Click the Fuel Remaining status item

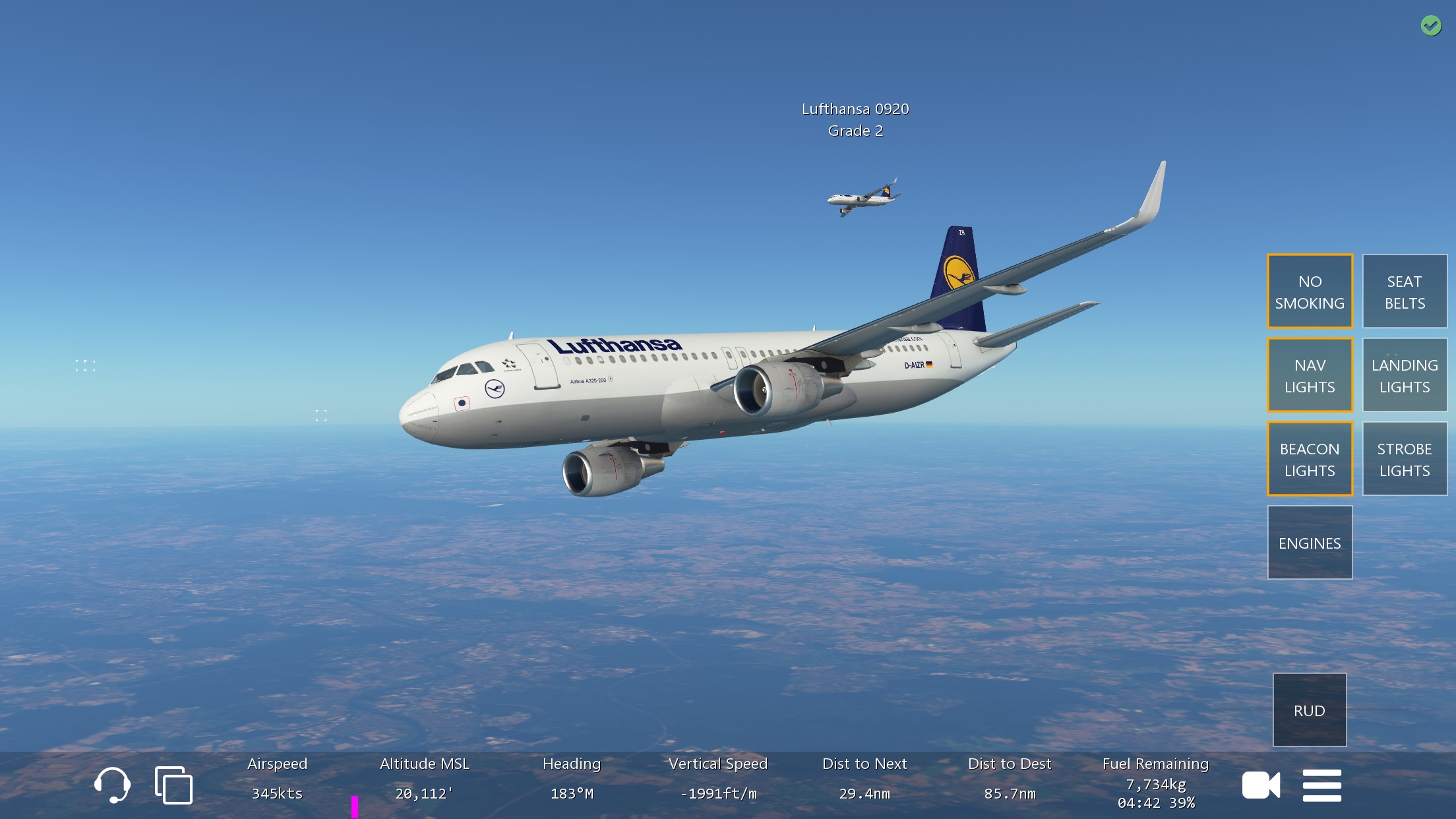1155,783
